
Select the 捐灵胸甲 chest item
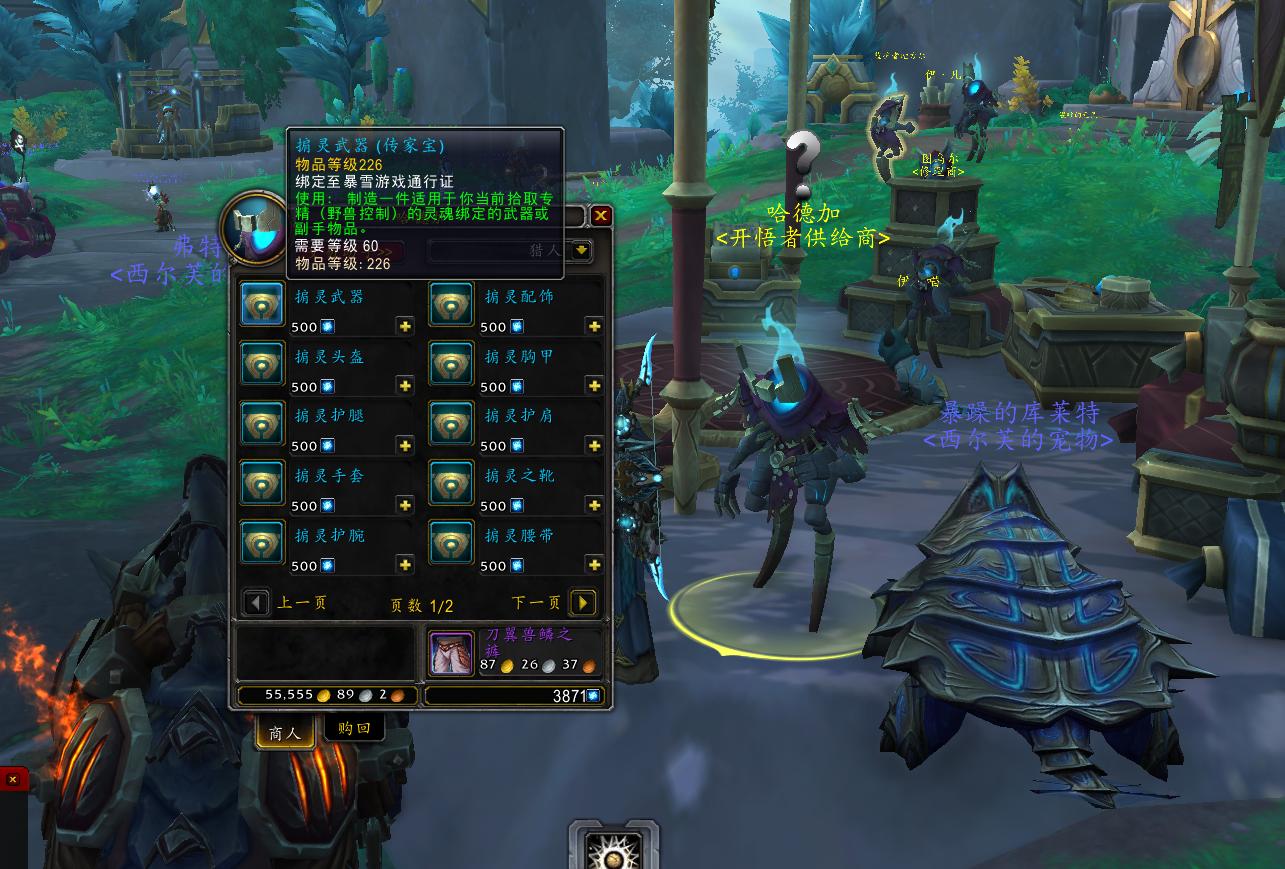point(451,364)
